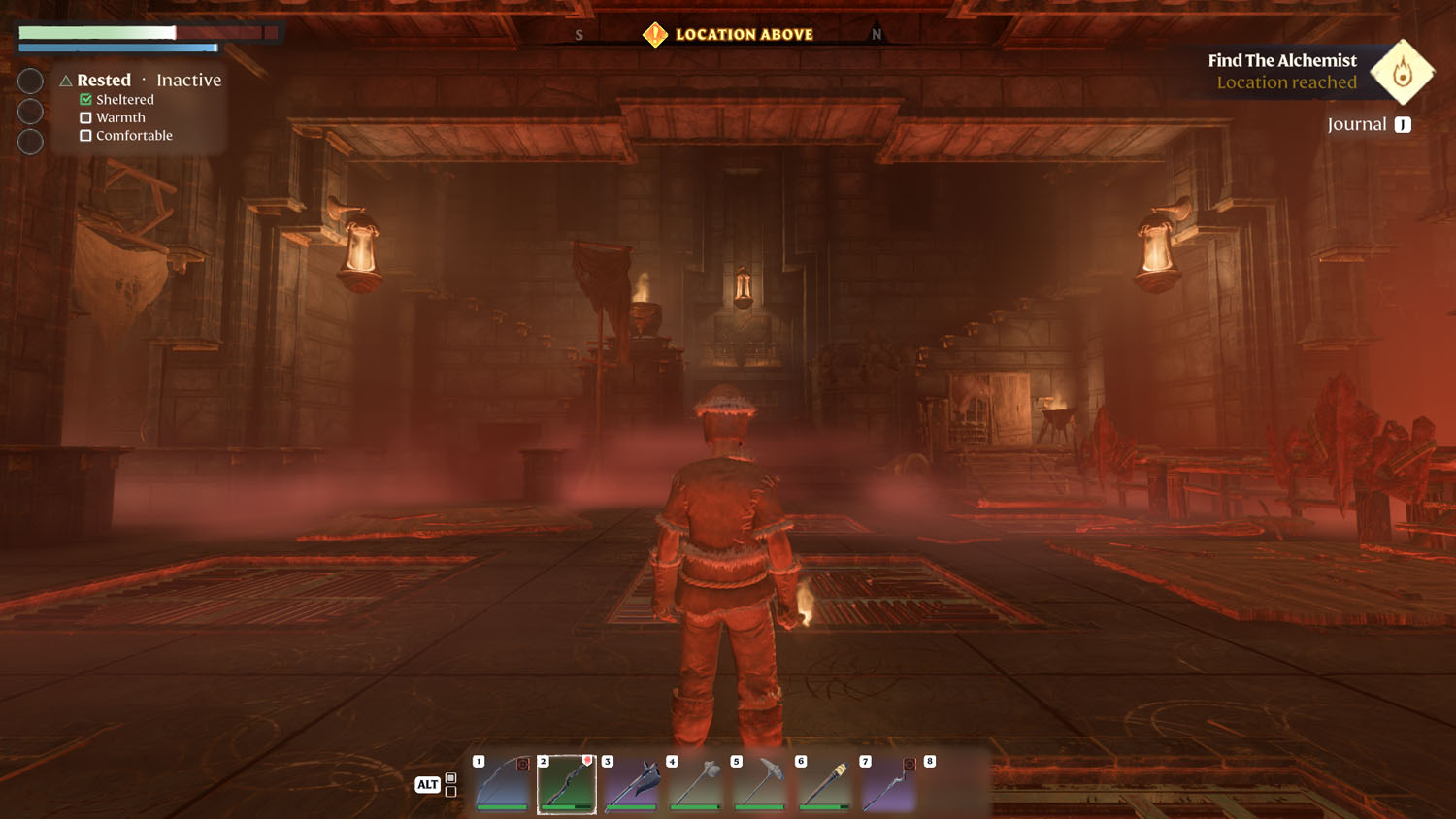Select the highlighted staff in hotbar slot 2
This screenshot has height=819, width=1456.
coord(567,784)
